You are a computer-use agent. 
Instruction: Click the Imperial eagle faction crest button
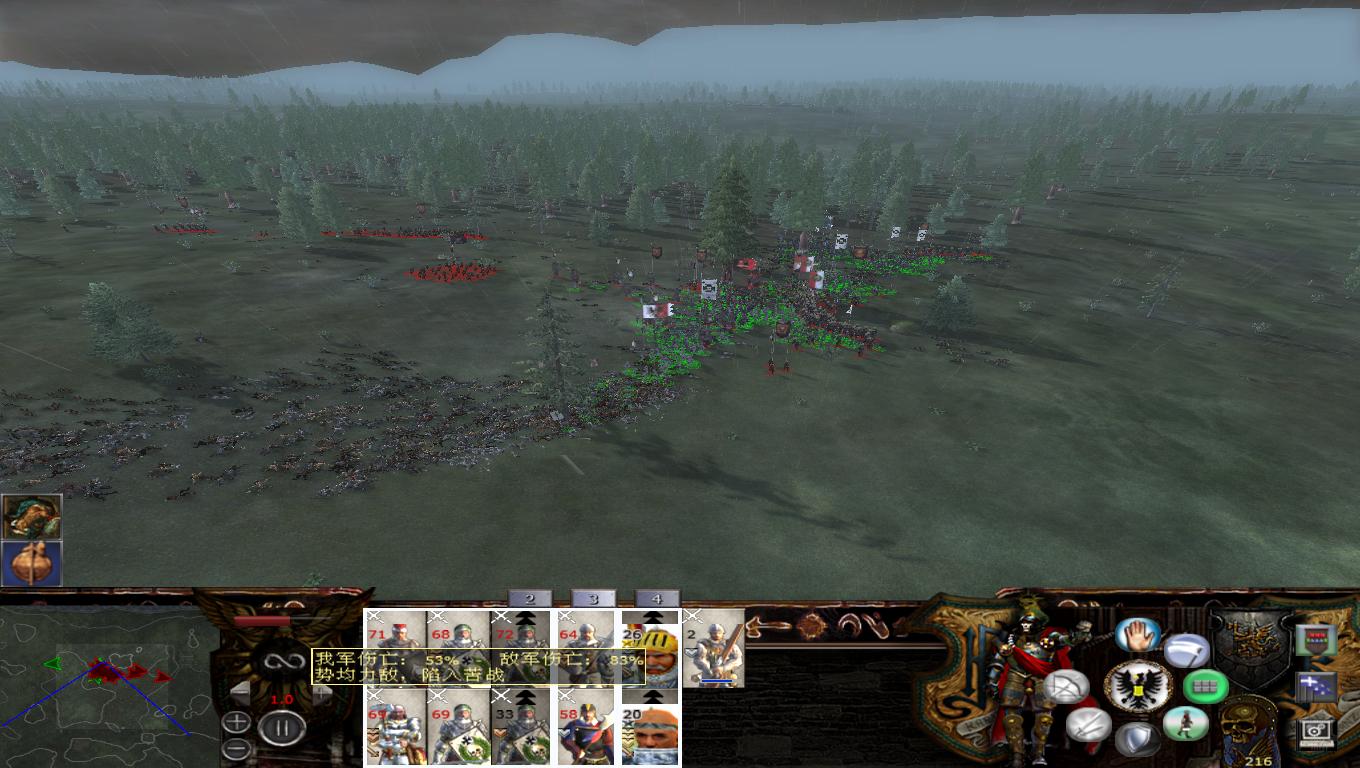point(1139,687)
